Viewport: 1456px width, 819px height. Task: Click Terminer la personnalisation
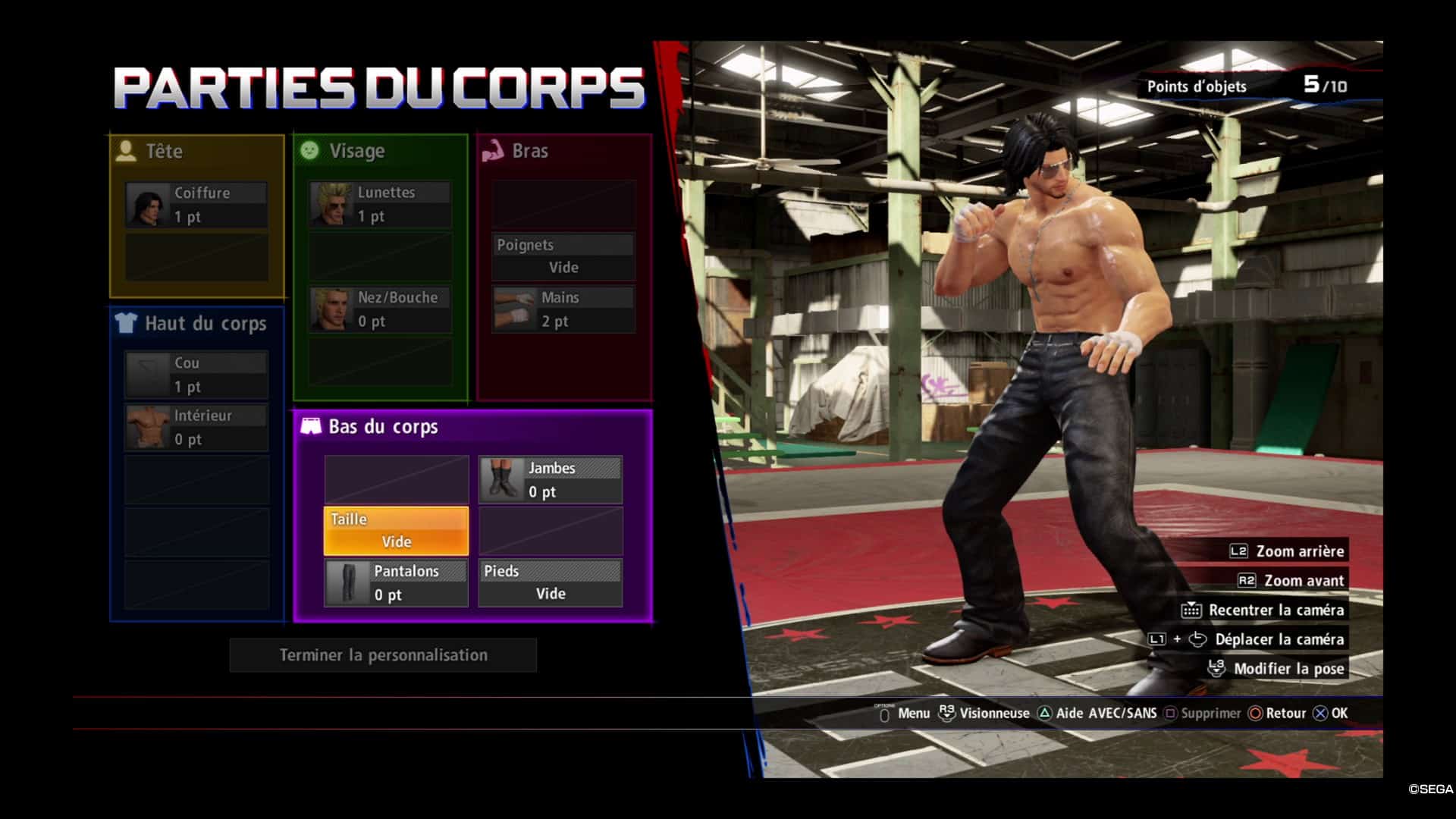pyautogui.click(x=382, y=654)
